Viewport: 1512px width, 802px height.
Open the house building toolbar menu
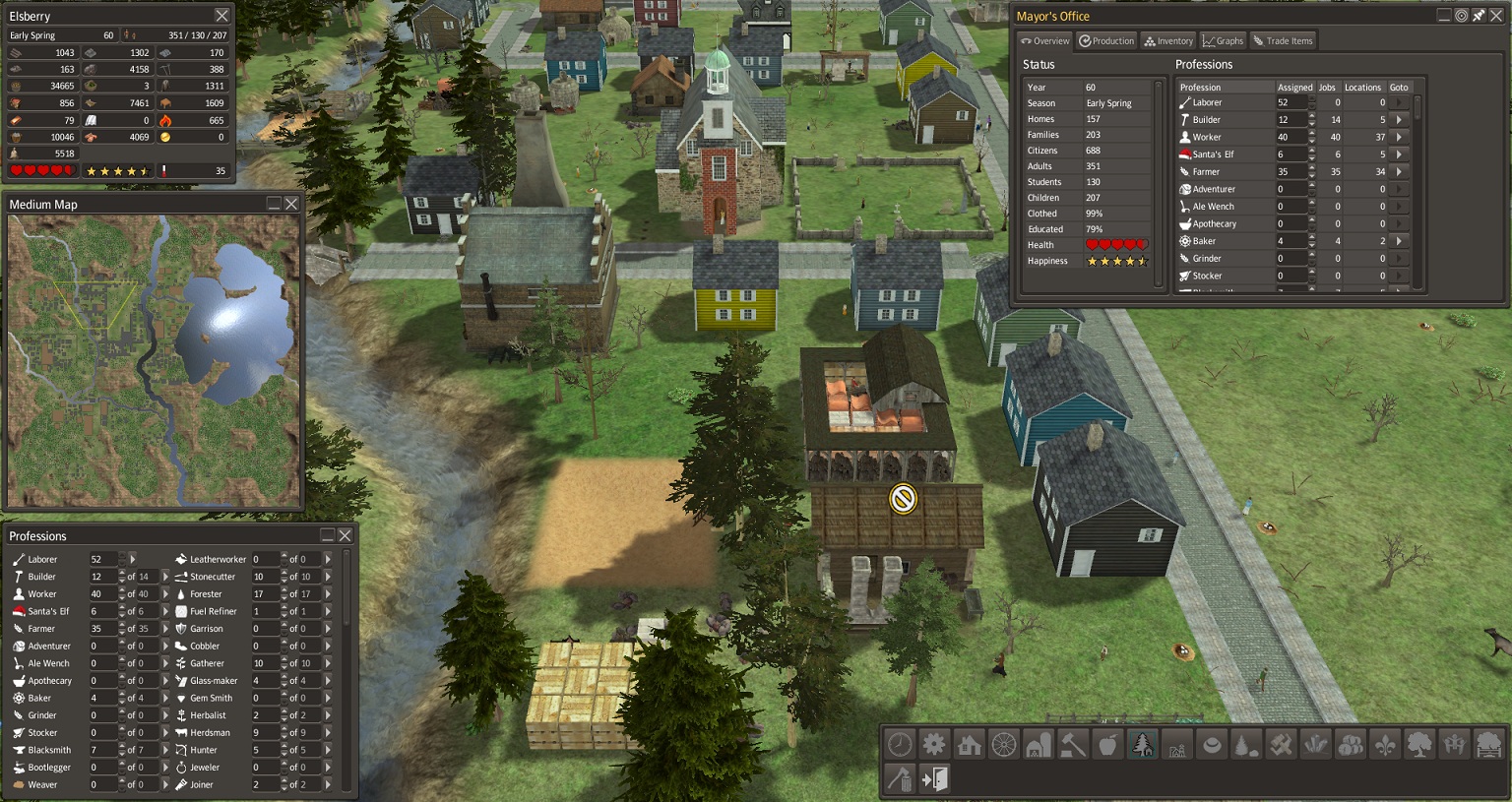[x=970, y=745]
